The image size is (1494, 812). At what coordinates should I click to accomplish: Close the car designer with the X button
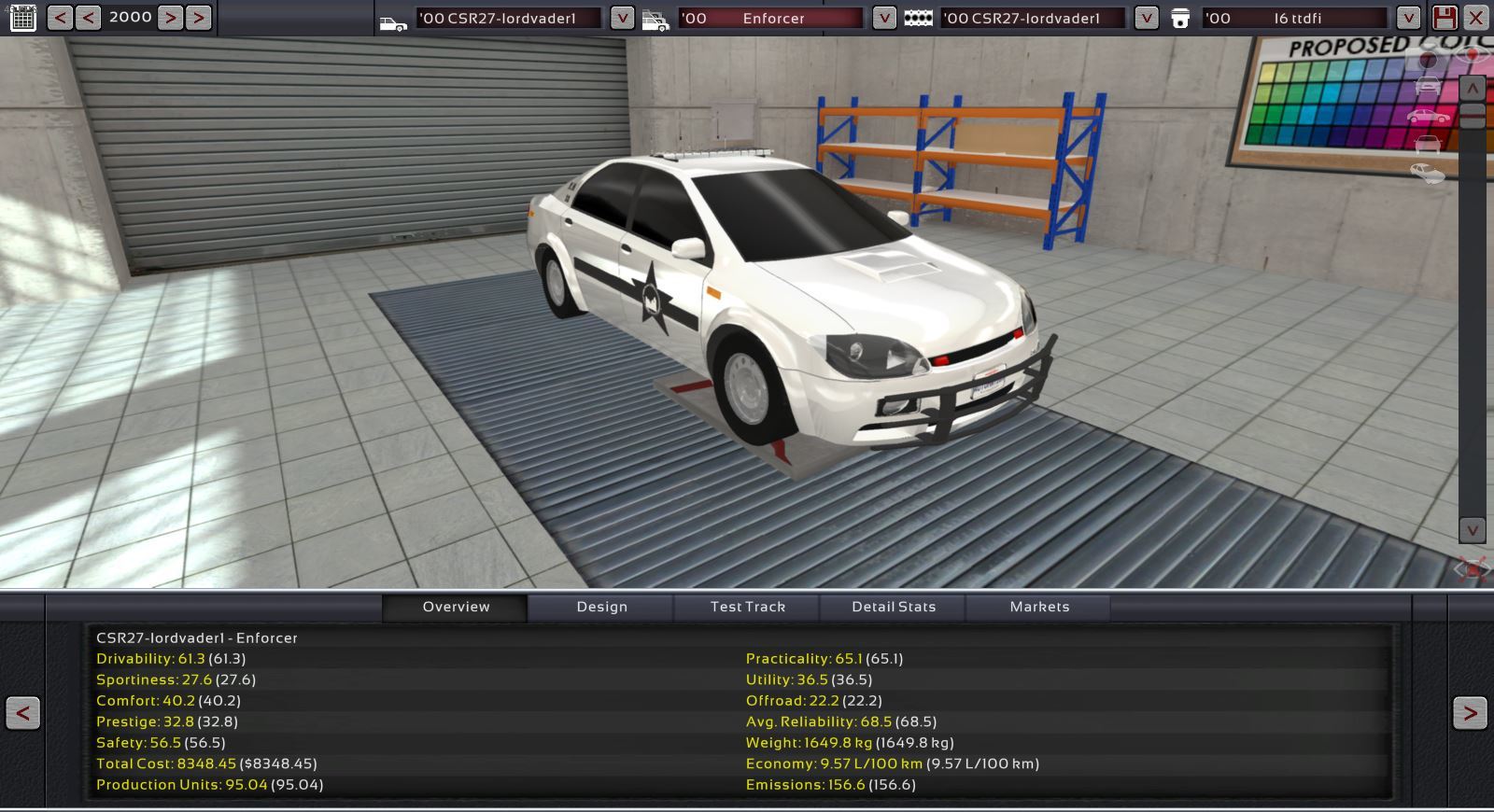tap(1476, 18)
